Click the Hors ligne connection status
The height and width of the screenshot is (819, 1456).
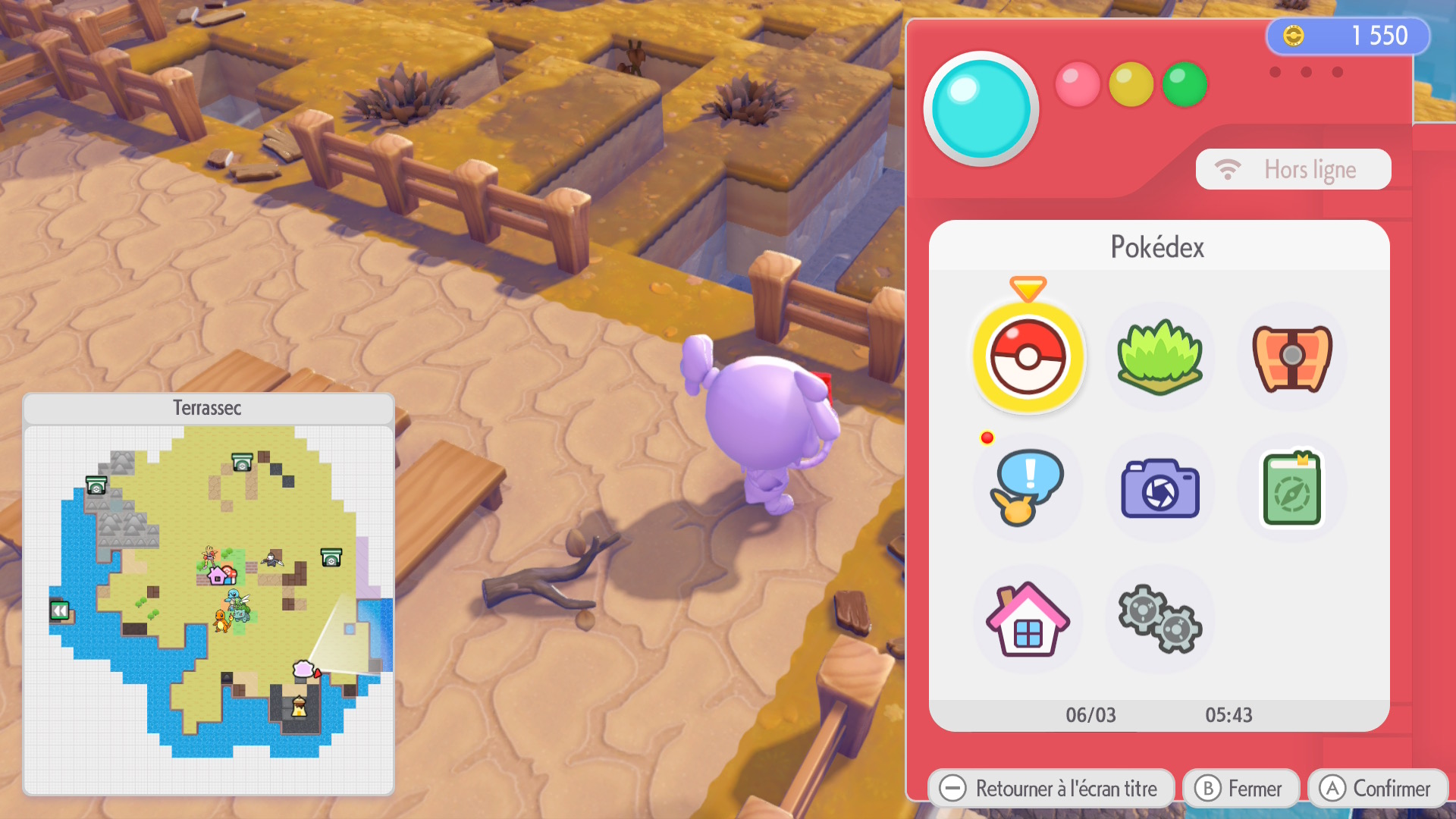(1293, 169)
